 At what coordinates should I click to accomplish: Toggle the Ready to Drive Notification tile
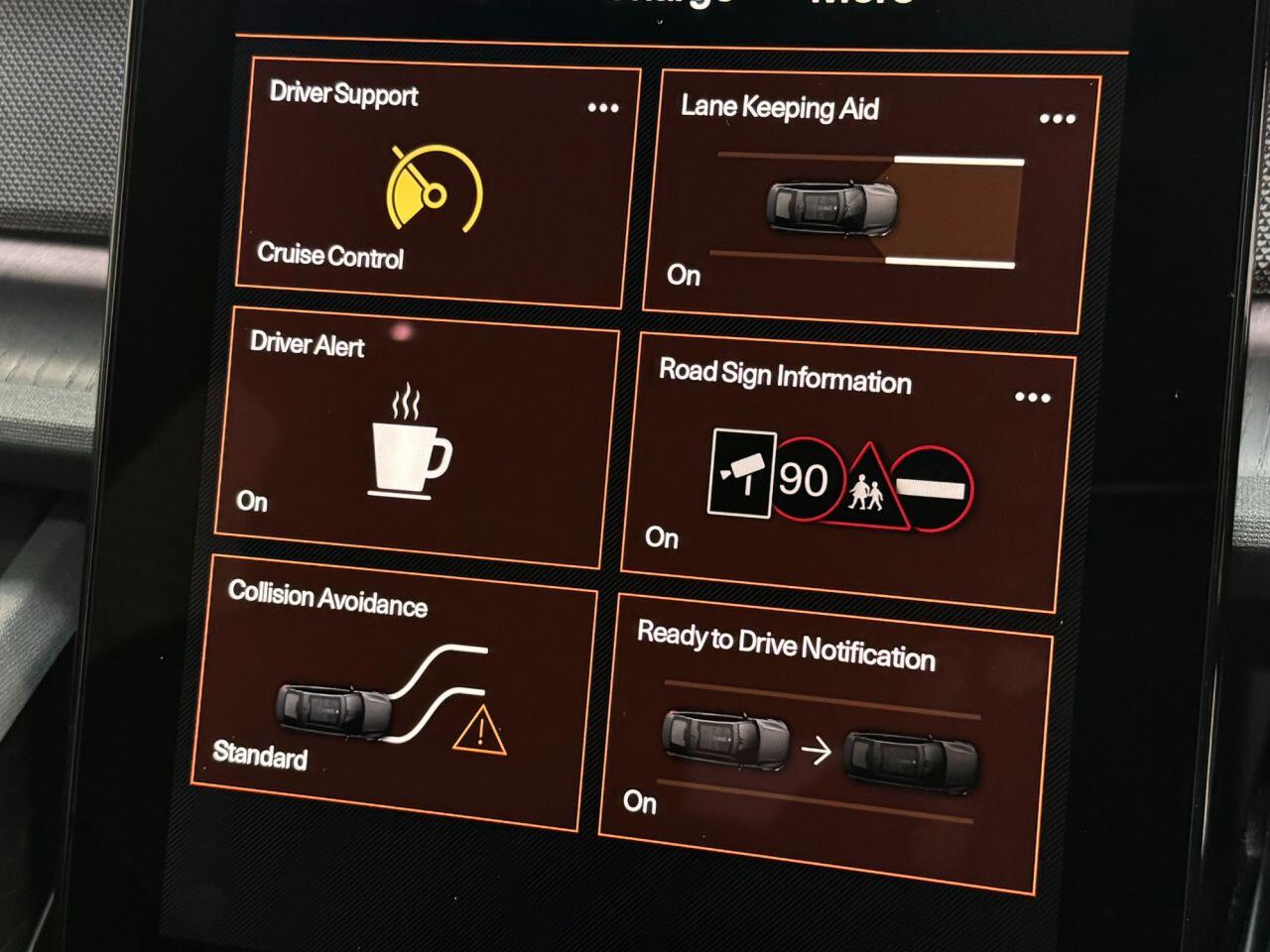(x=822, y=744)
